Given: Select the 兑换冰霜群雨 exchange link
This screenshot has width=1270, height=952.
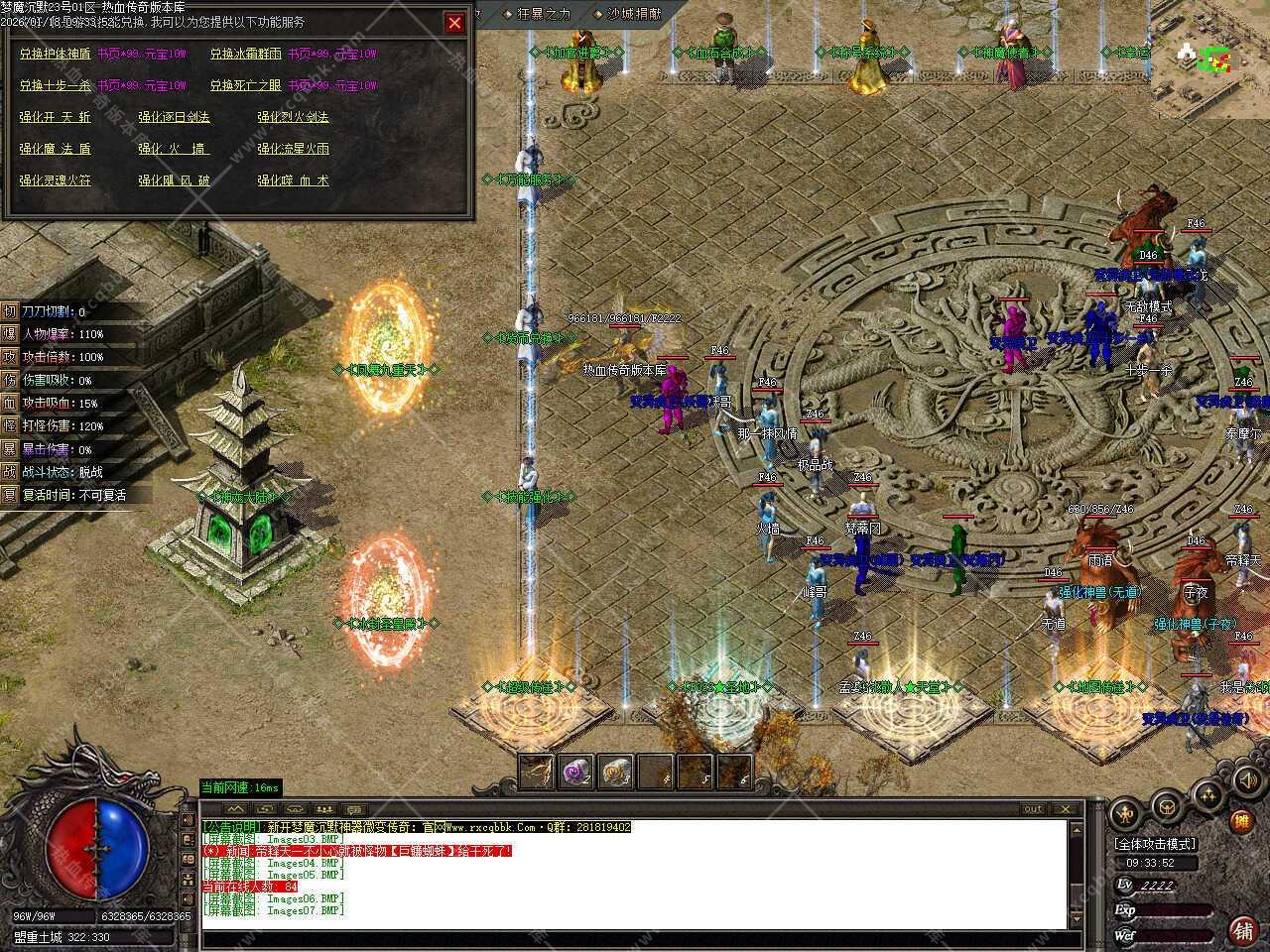Looking at the screenshot, I should click(246, 54).
